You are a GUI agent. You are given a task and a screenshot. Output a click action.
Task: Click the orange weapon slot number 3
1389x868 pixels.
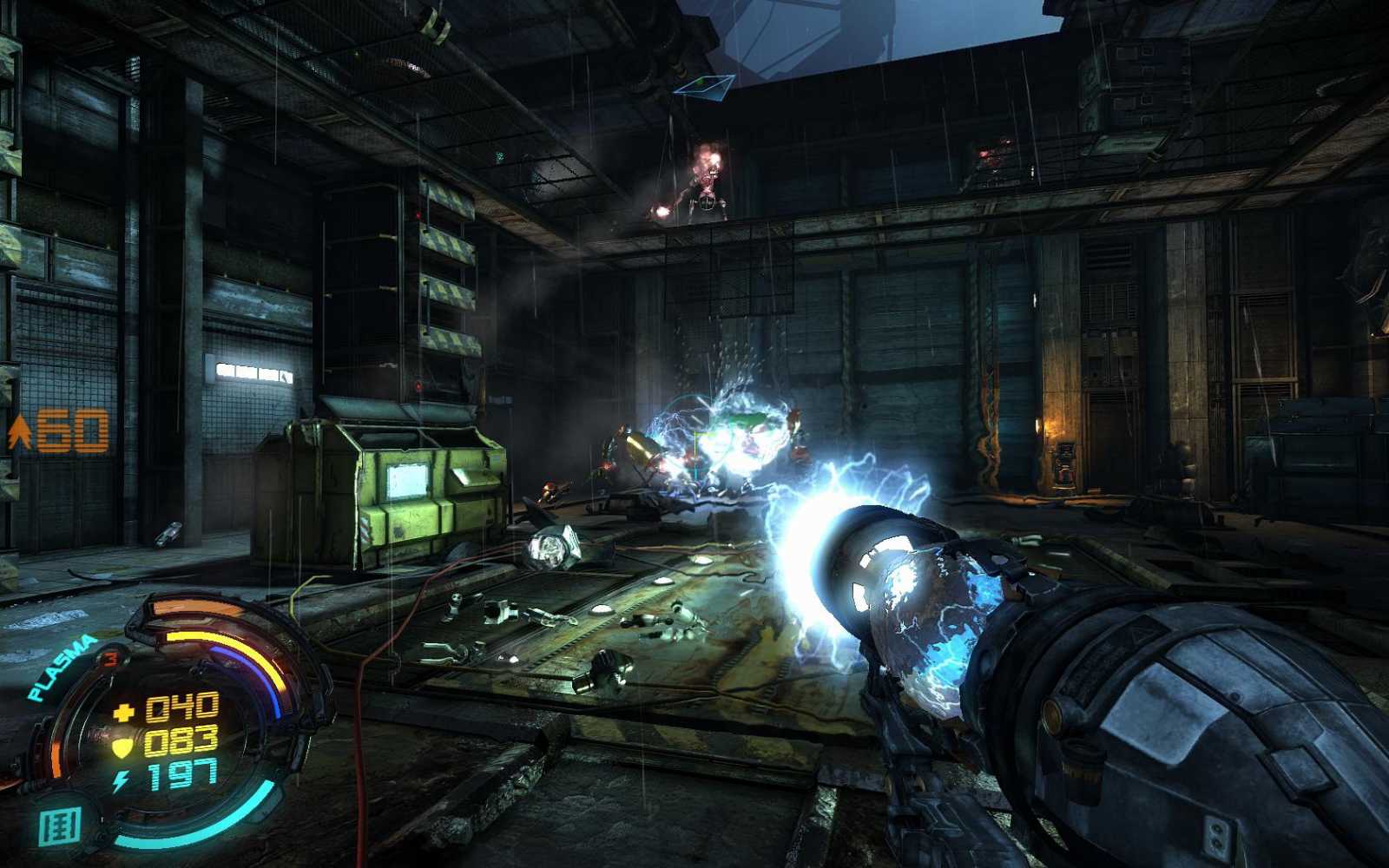point(110,658)
